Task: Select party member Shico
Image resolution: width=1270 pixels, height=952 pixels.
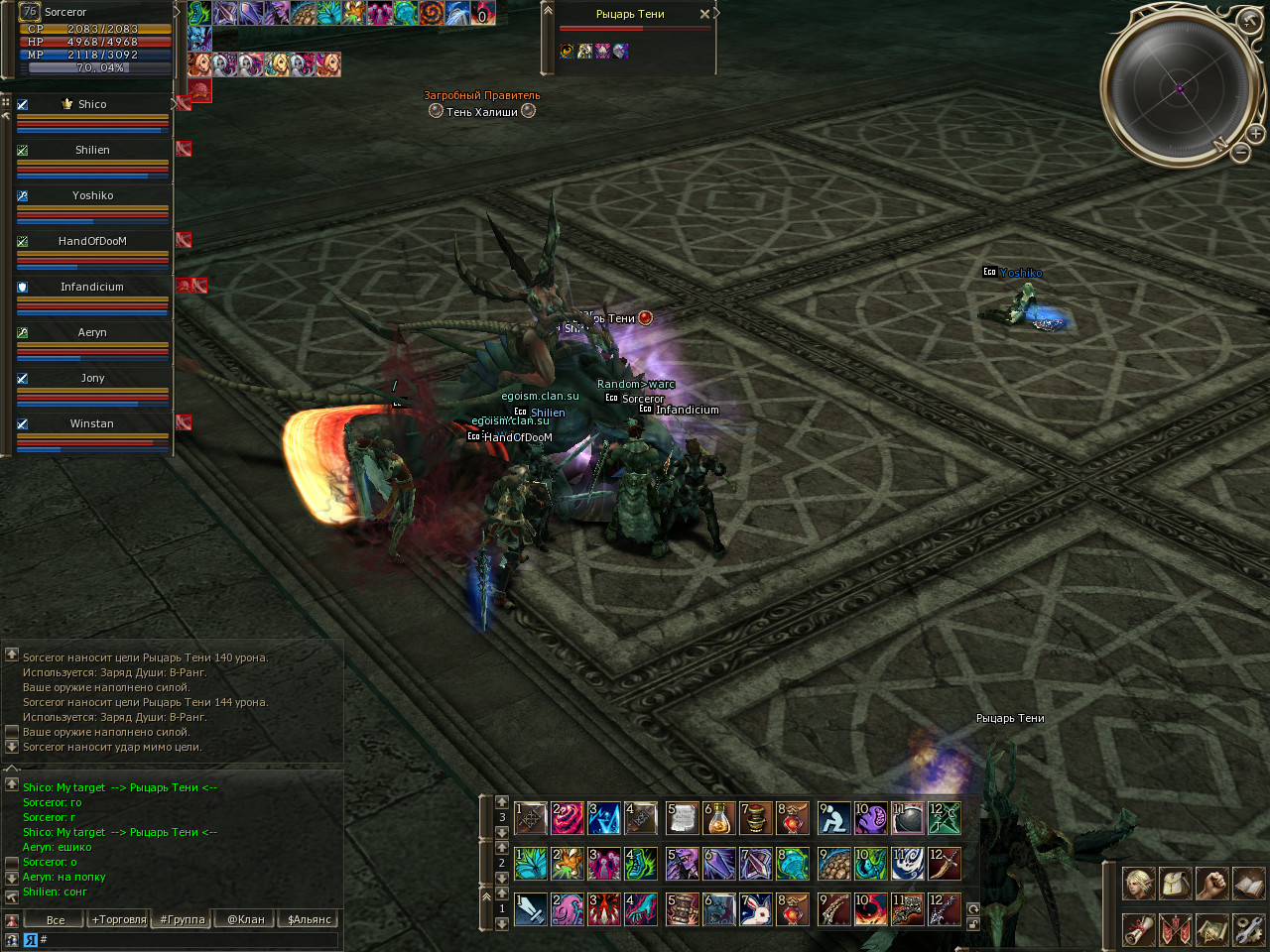Action: (92, 104)
